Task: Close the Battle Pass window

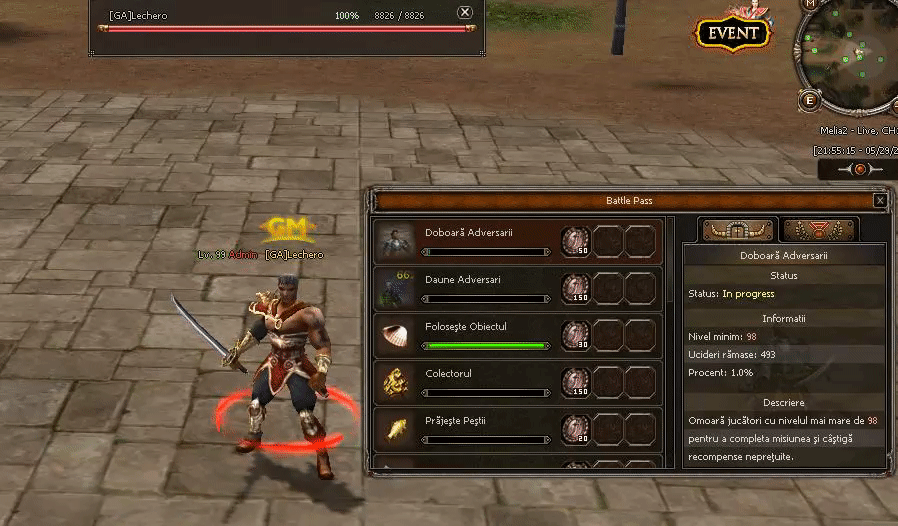Action: 880,201
